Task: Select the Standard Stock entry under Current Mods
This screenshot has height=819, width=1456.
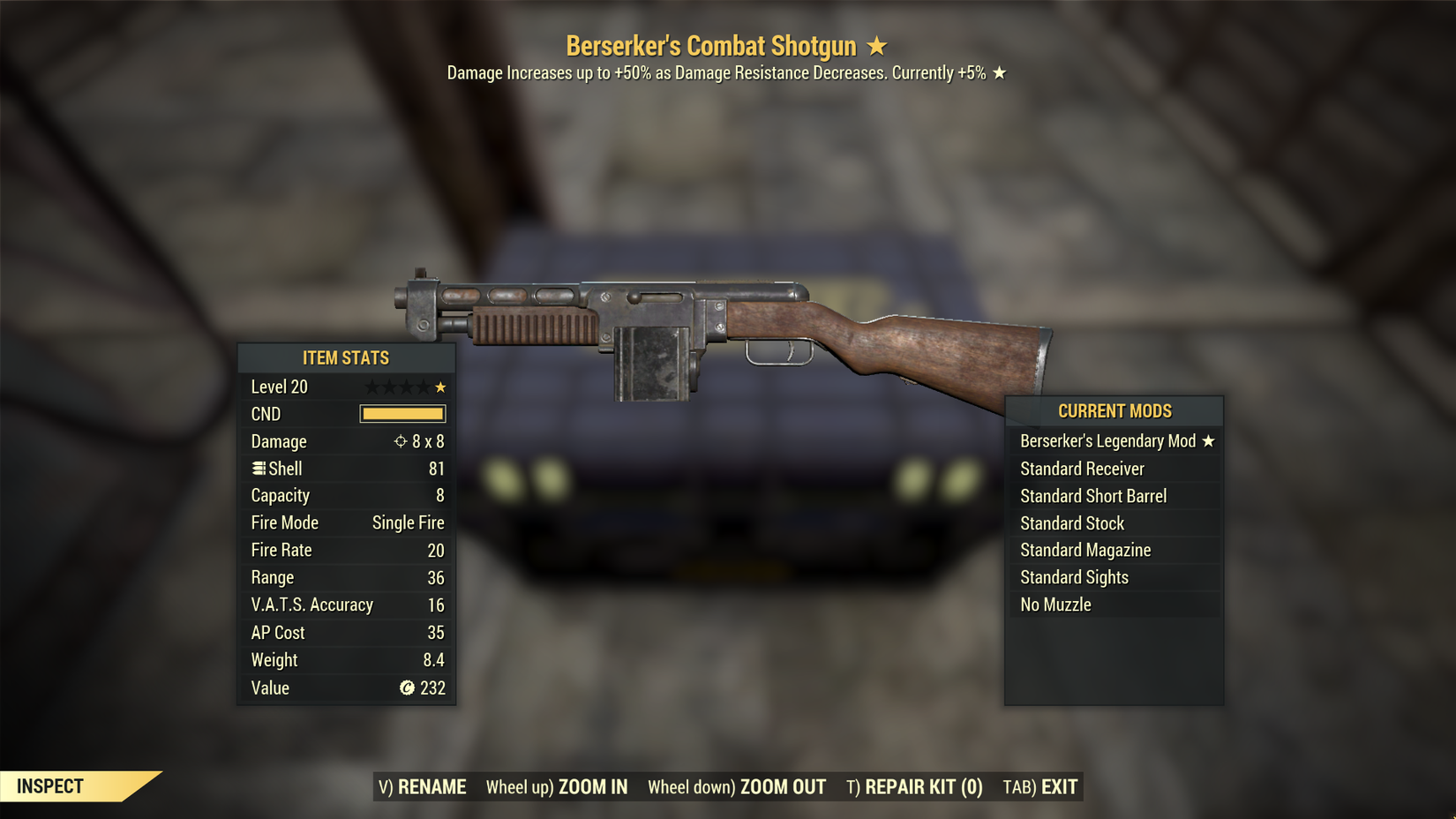Action: [x=1072, y=522]
